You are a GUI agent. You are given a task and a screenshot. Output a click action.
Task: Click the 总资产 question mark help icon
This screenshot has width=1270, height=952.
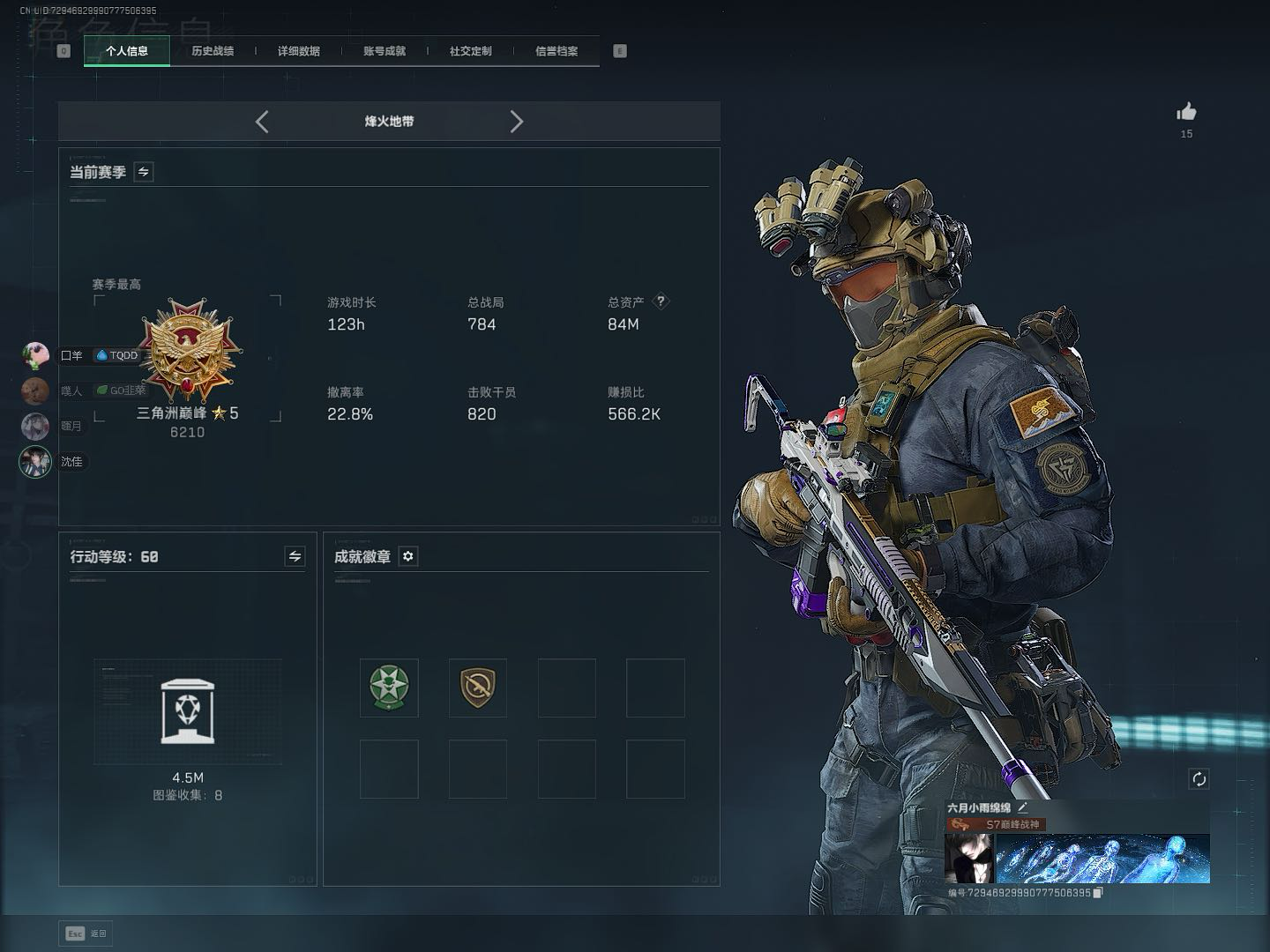coord(661,301)
